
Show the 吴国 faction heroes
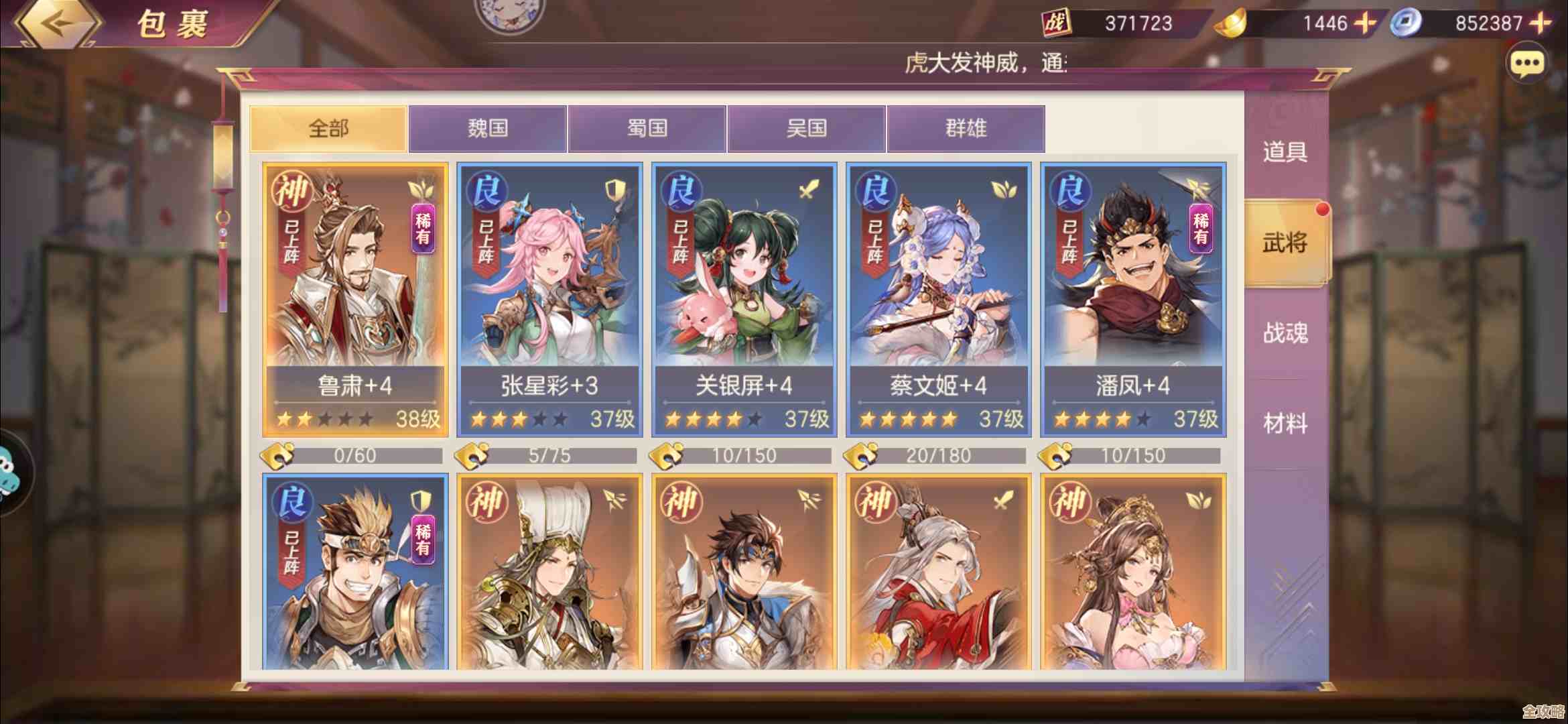click(x=807, y=128)
